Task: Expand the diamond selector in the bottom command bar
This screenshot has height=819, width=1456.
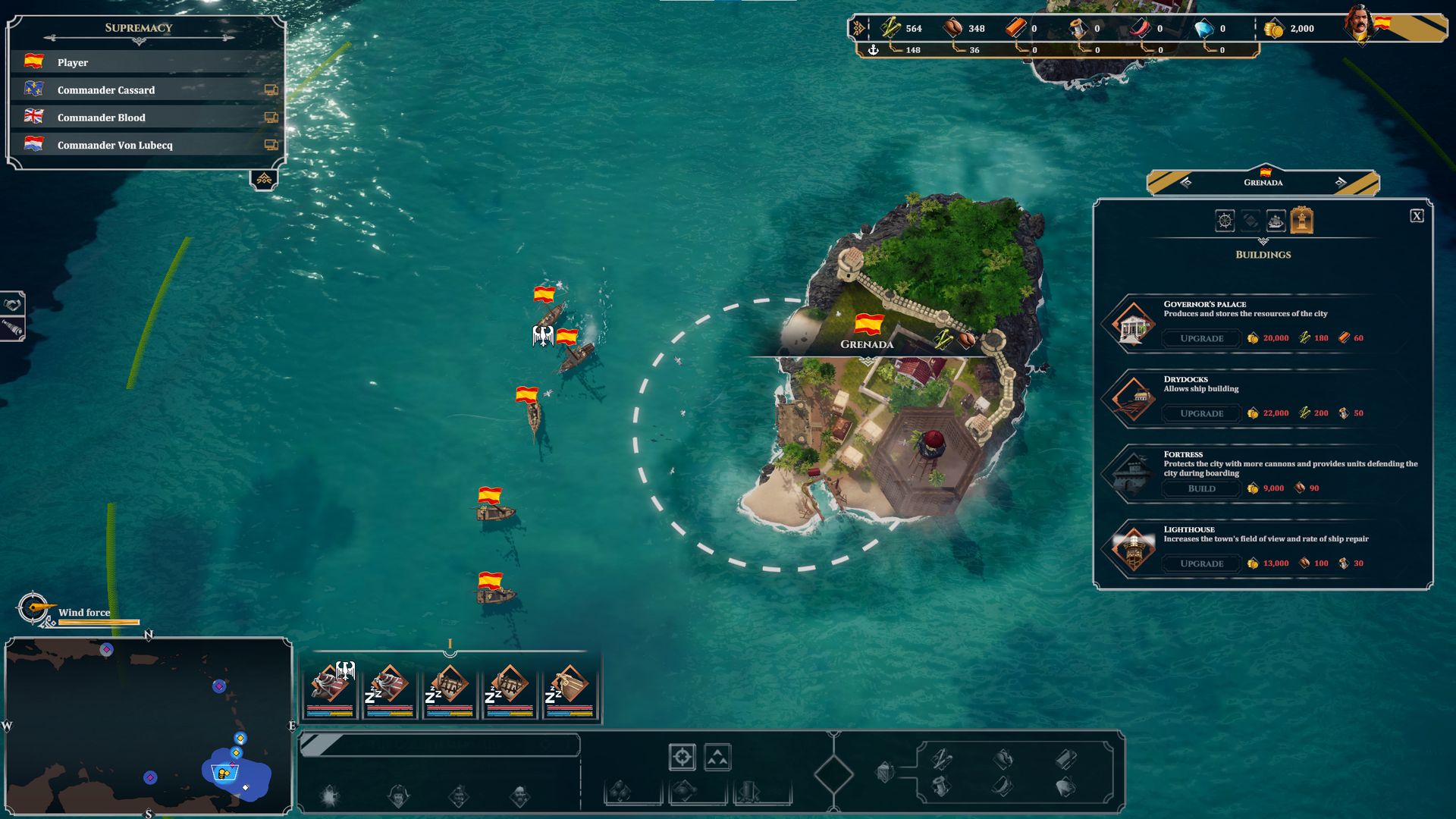Action: (x=834, y=775)
